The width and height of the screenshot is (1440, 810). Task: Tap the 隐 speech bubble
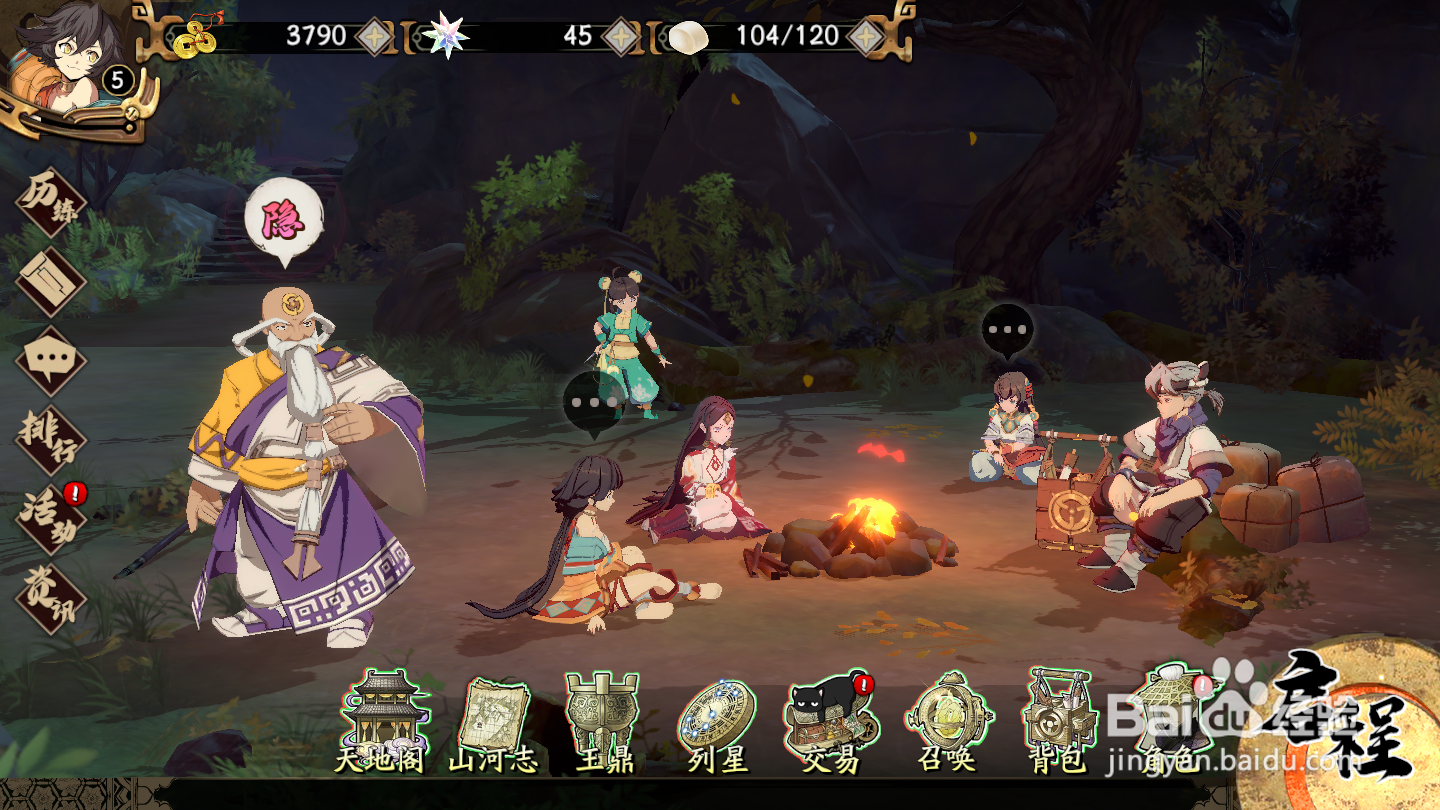point(284,220)
